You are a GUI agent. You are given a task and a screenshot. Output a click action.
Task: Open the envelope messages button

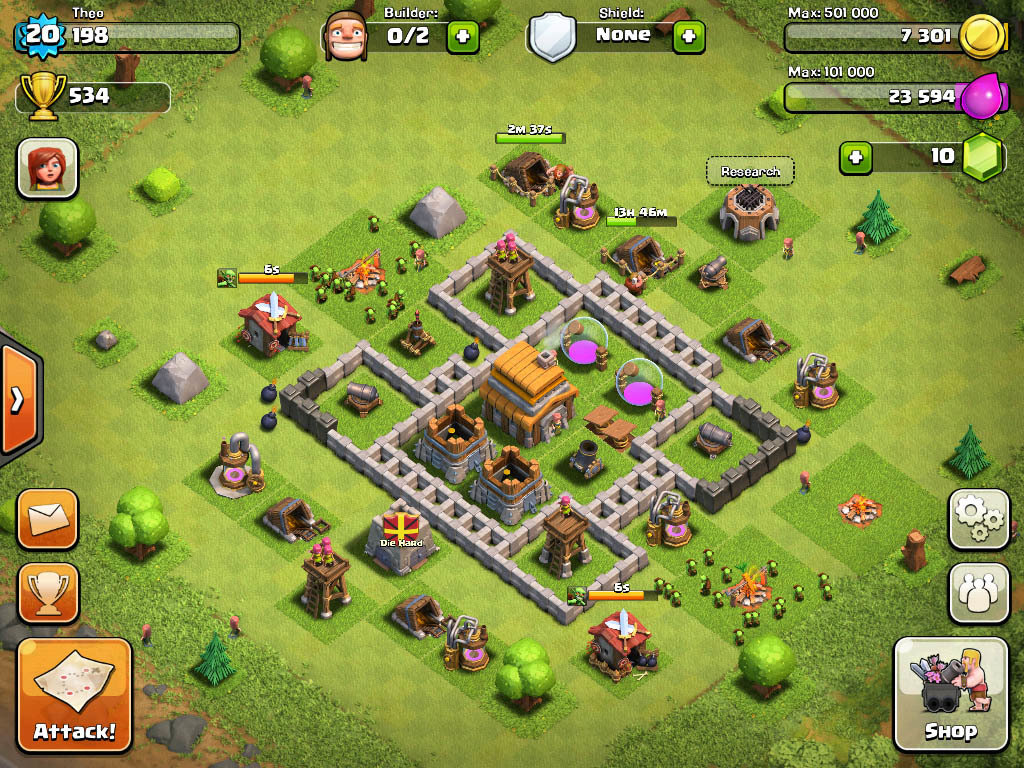click(47, 518)
